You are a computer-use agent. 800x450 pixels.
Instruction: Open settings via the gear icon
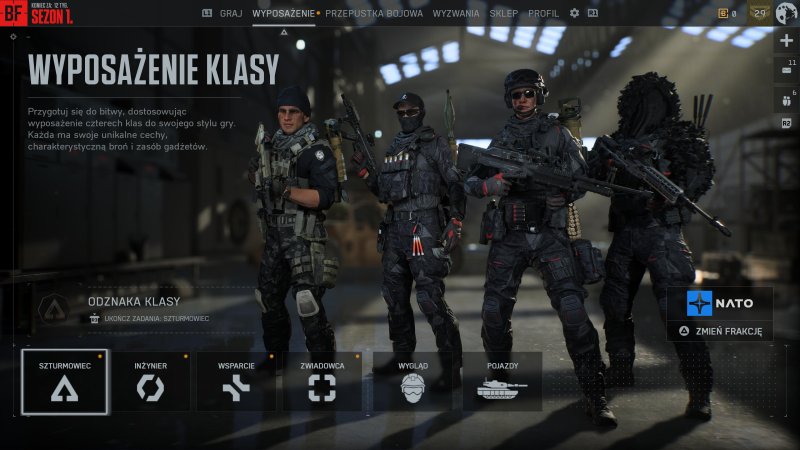click(574, 14)
